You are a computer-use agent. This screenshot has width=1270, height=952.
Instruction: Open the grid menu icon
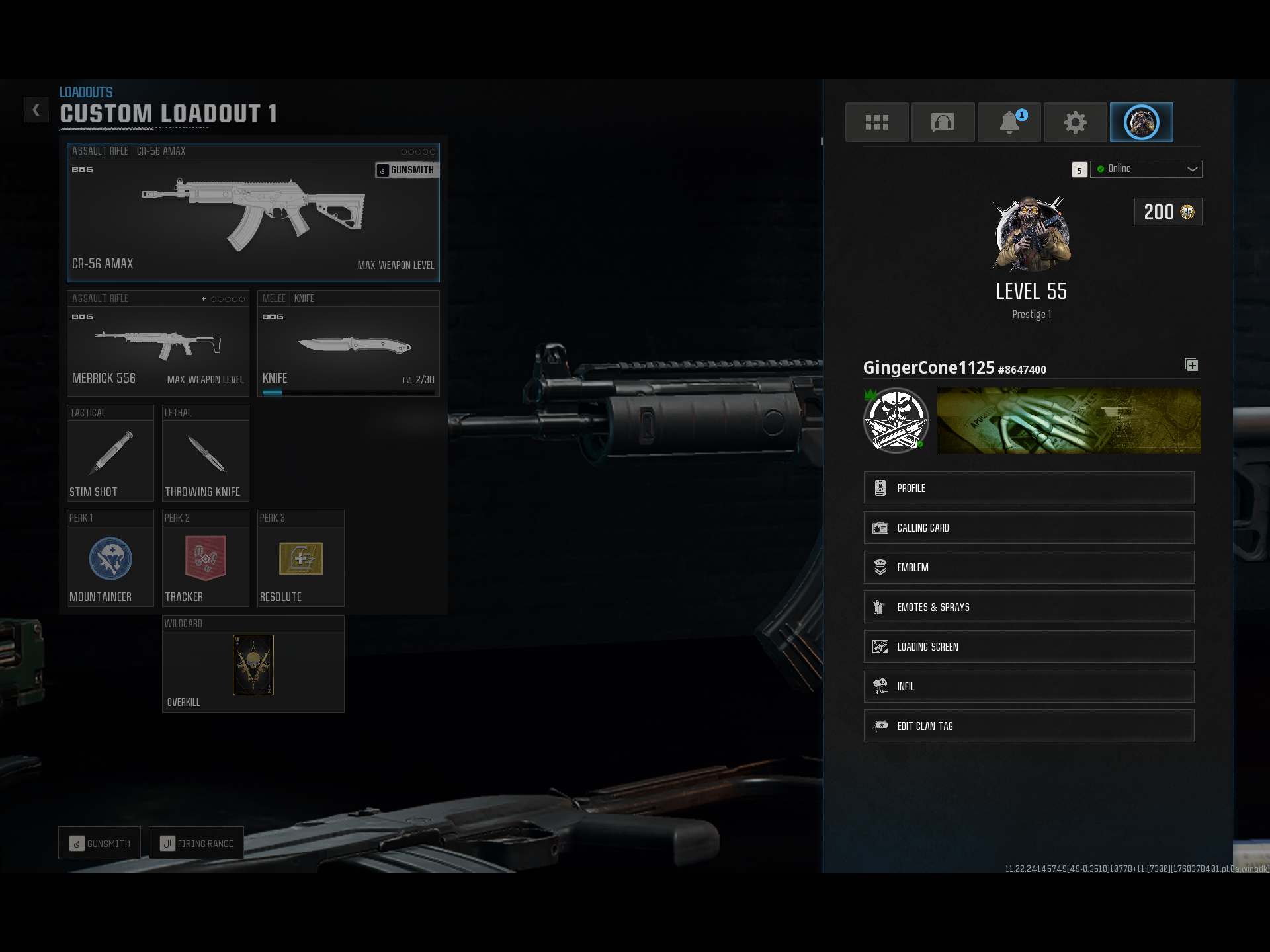pyautogui.click(x=876, y=122)
